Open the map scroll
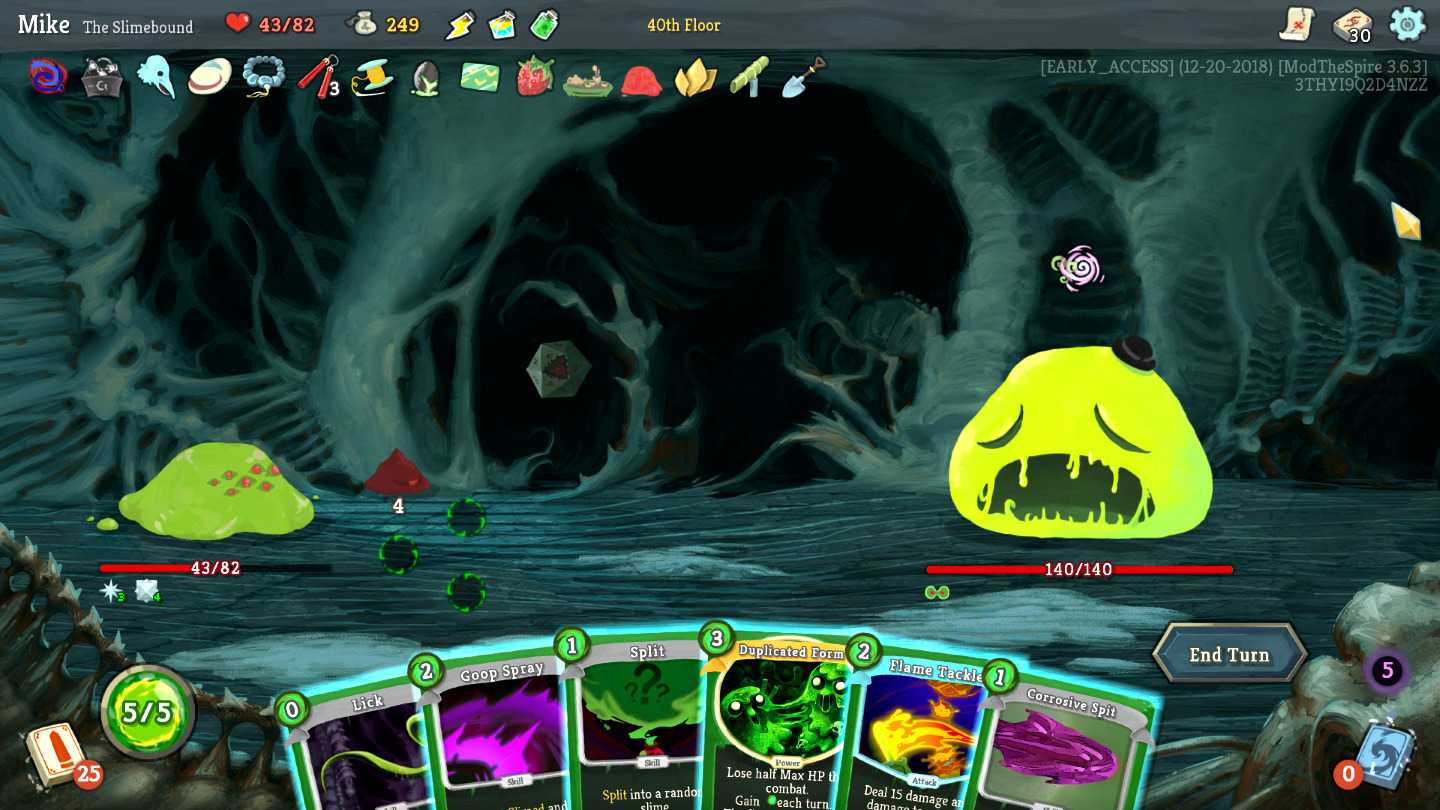1440x810 pixels. [1297, 24]
